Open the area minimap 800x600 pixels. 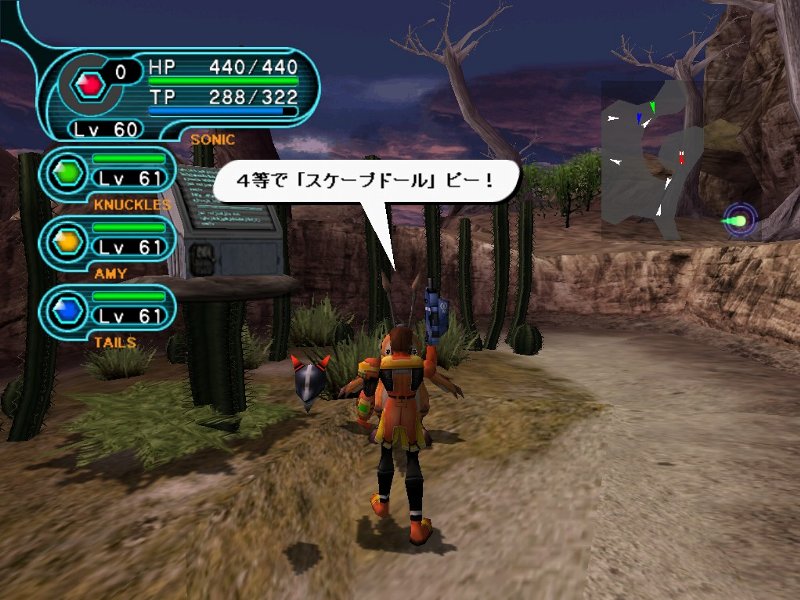click(x=650, y=160)
